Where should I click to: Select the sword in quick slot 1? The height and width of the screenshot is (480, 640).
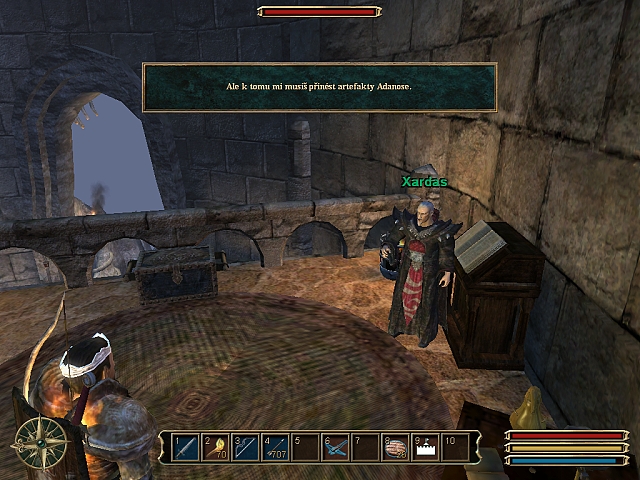click(185, 447)
